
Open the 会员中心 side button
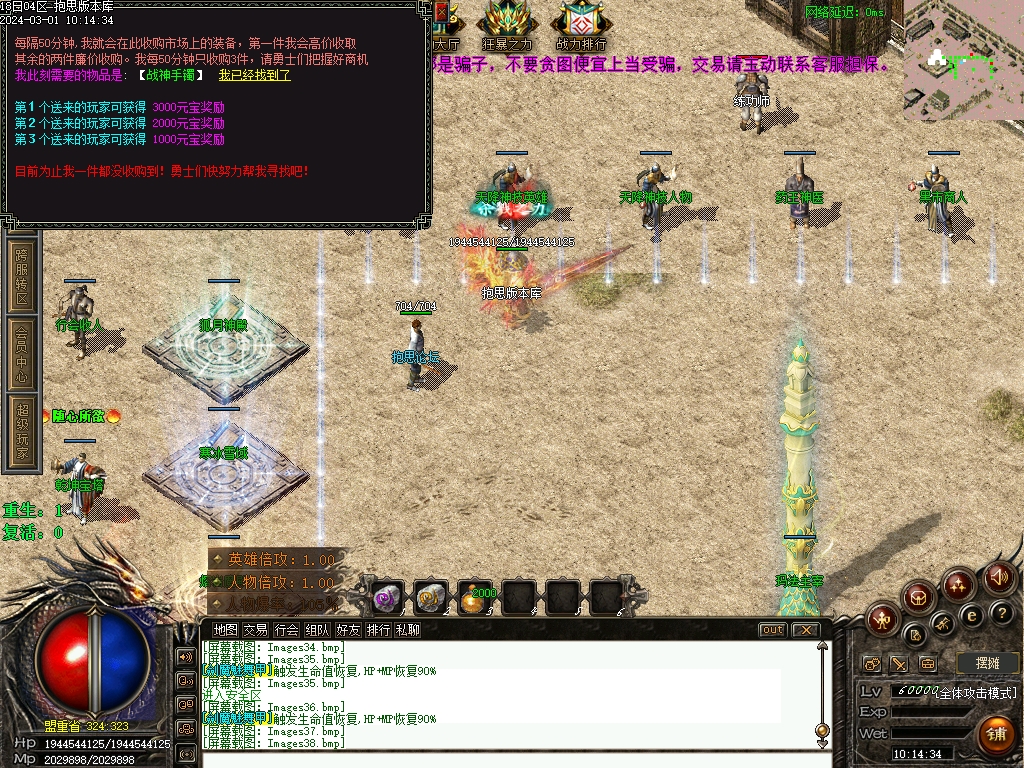pyautogui.click(x=22, y=352)
